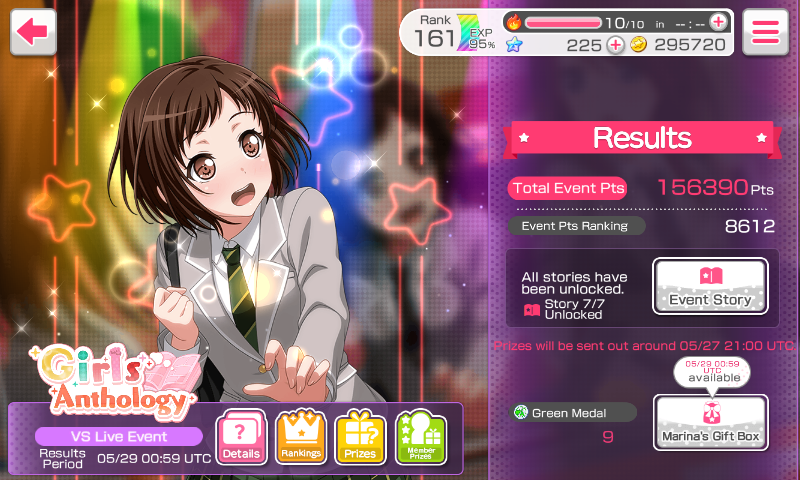Show event Details

(x=241, y=437)
